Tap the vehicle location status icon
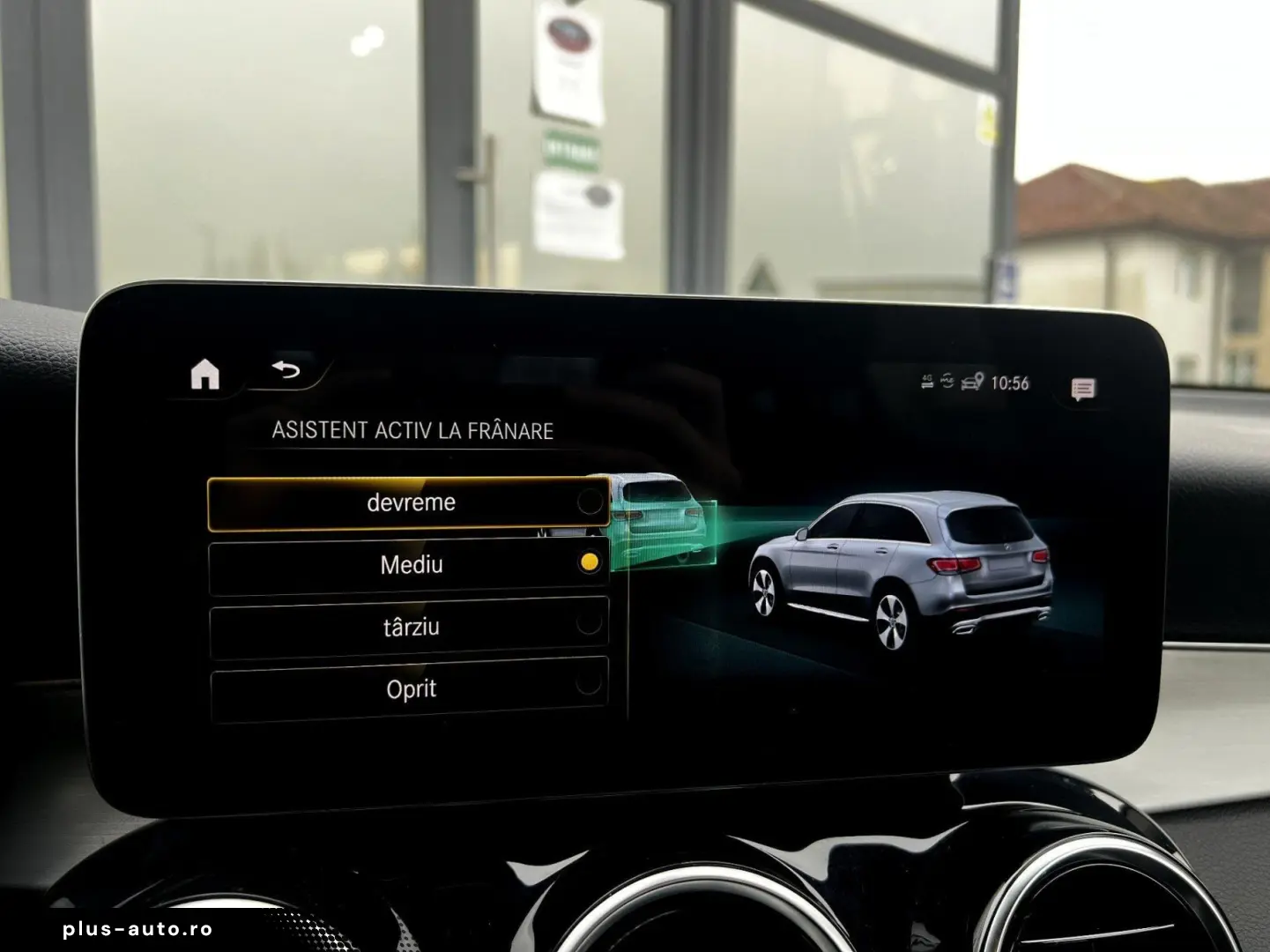This screenshot has width=1270, height=952. [970, 381]
